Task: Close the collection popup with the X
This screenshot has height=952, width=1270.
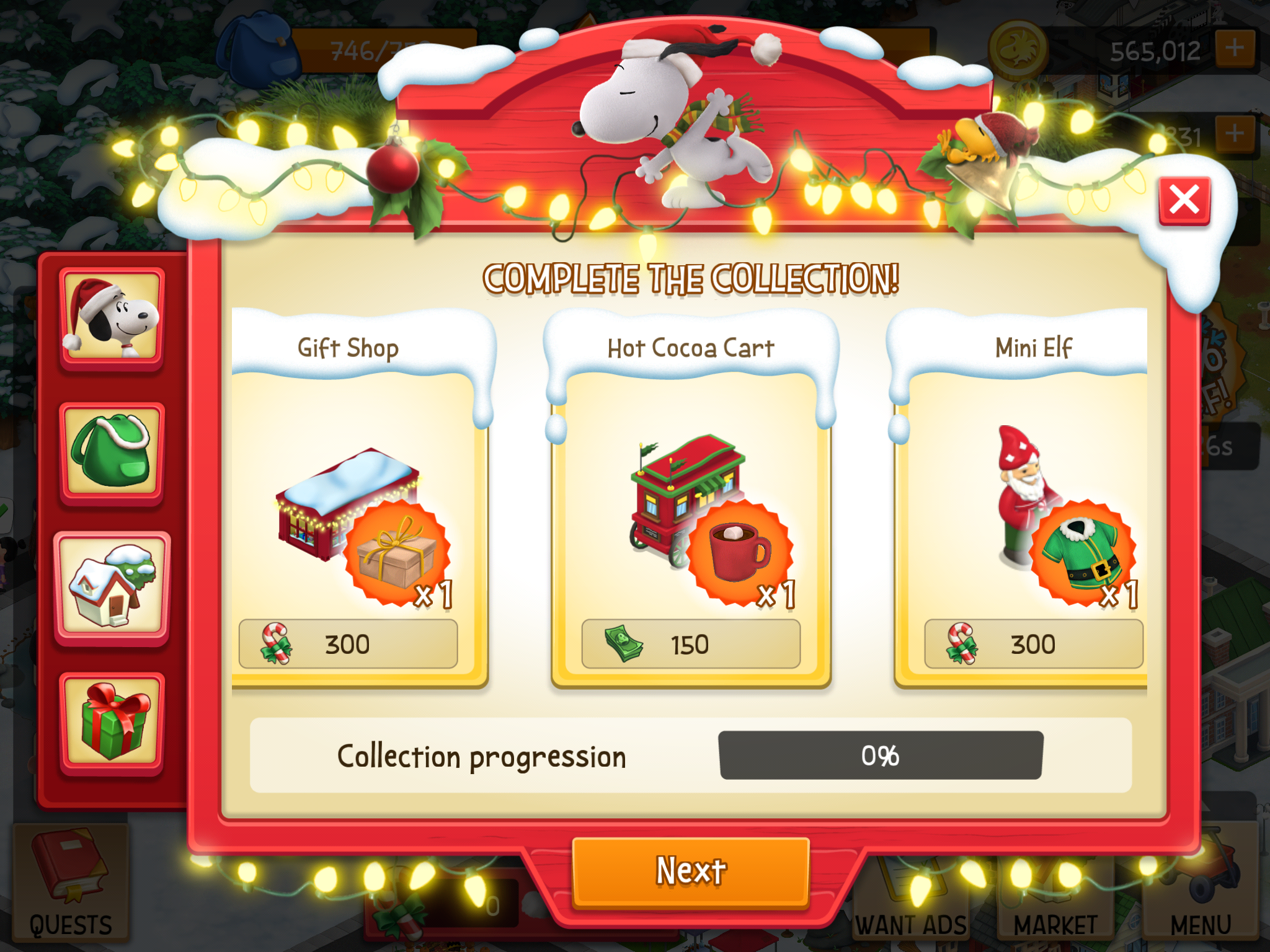Action: [x=1184, y=200]
